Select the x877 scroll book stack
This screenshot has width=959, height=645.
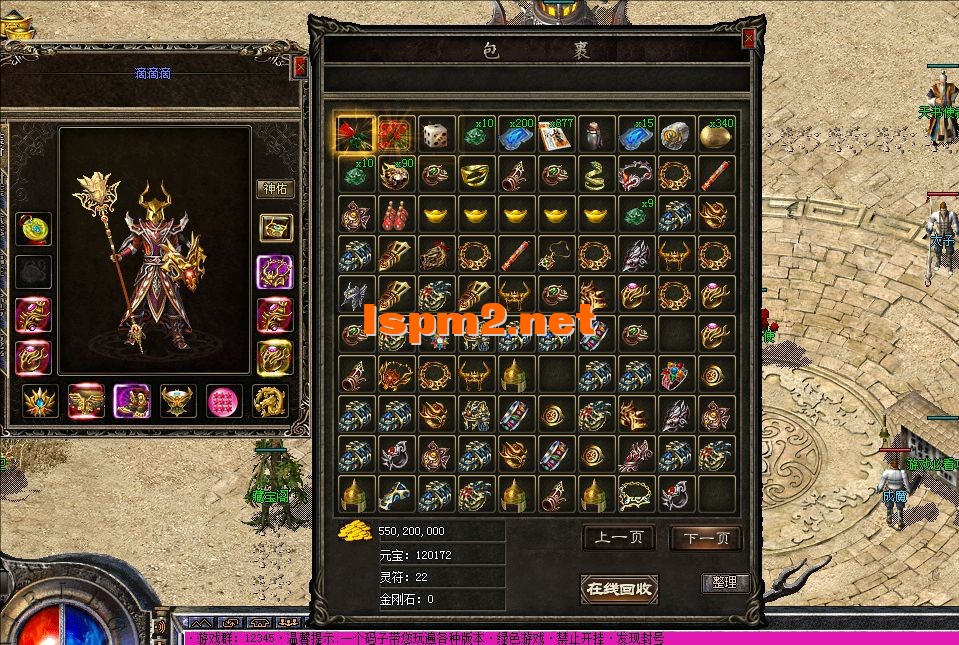coord(555,135)
